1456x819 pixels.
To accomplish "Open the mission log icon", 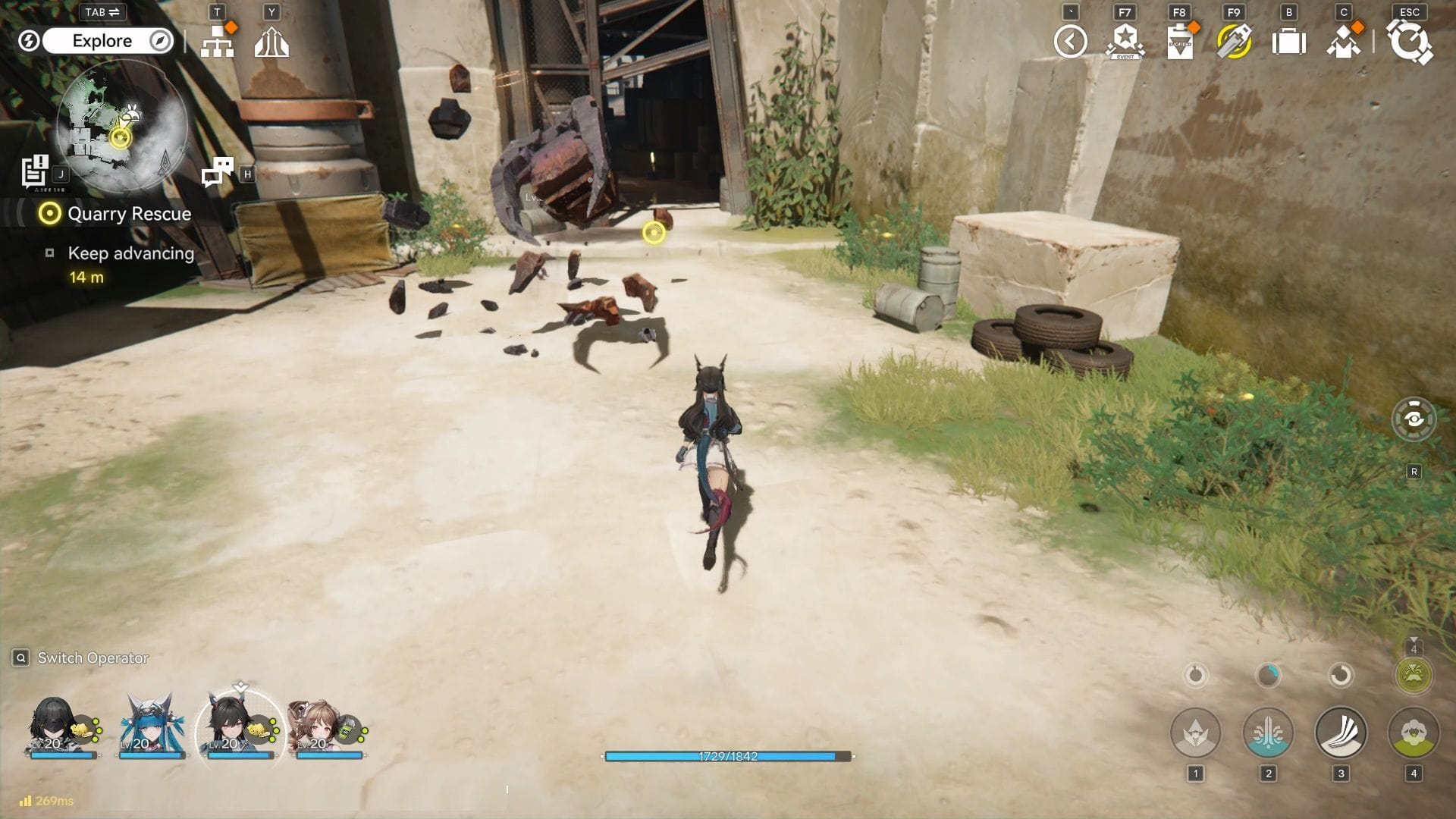I will [x=35, y=171].
